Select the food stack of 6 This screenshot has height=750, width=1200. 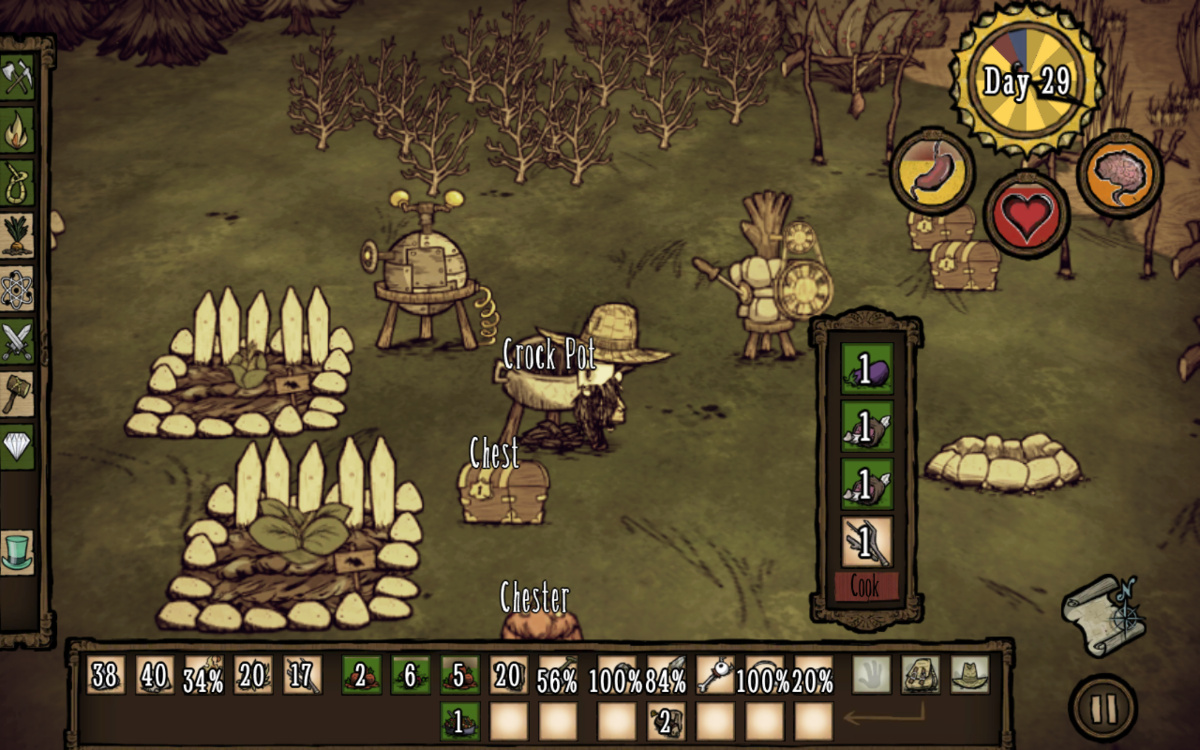[x=410, y=675]
